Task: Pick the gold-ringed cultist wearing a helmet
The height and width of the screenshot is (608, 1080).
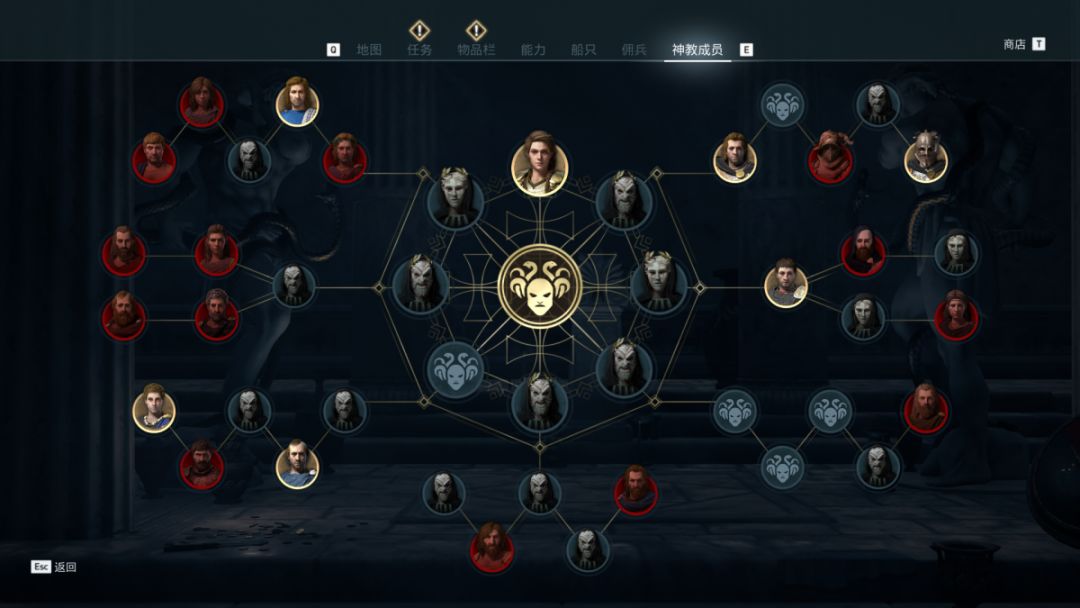Action: coord(926,158)
